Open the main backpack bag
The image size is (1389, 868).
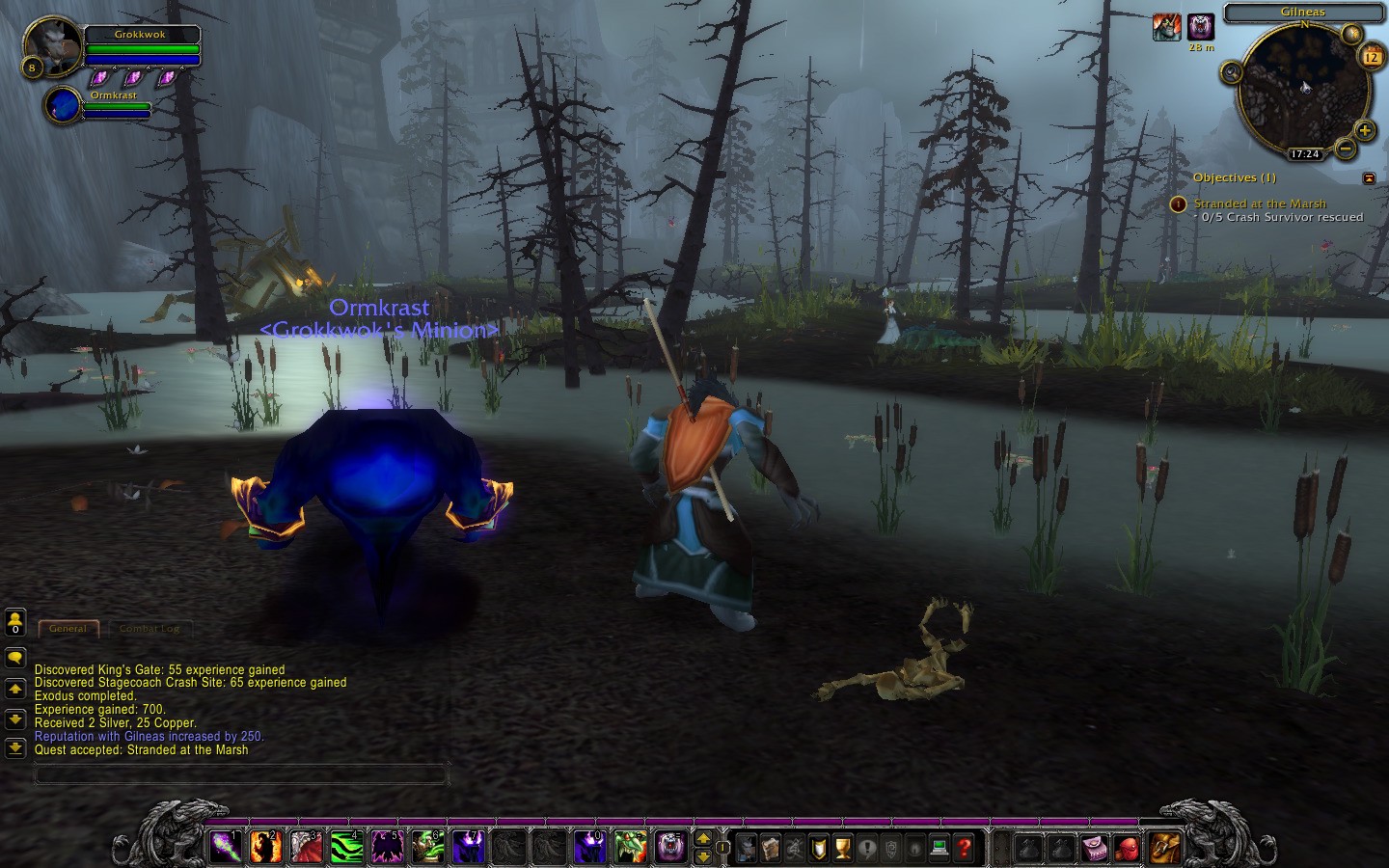[x=1164, y=848]
